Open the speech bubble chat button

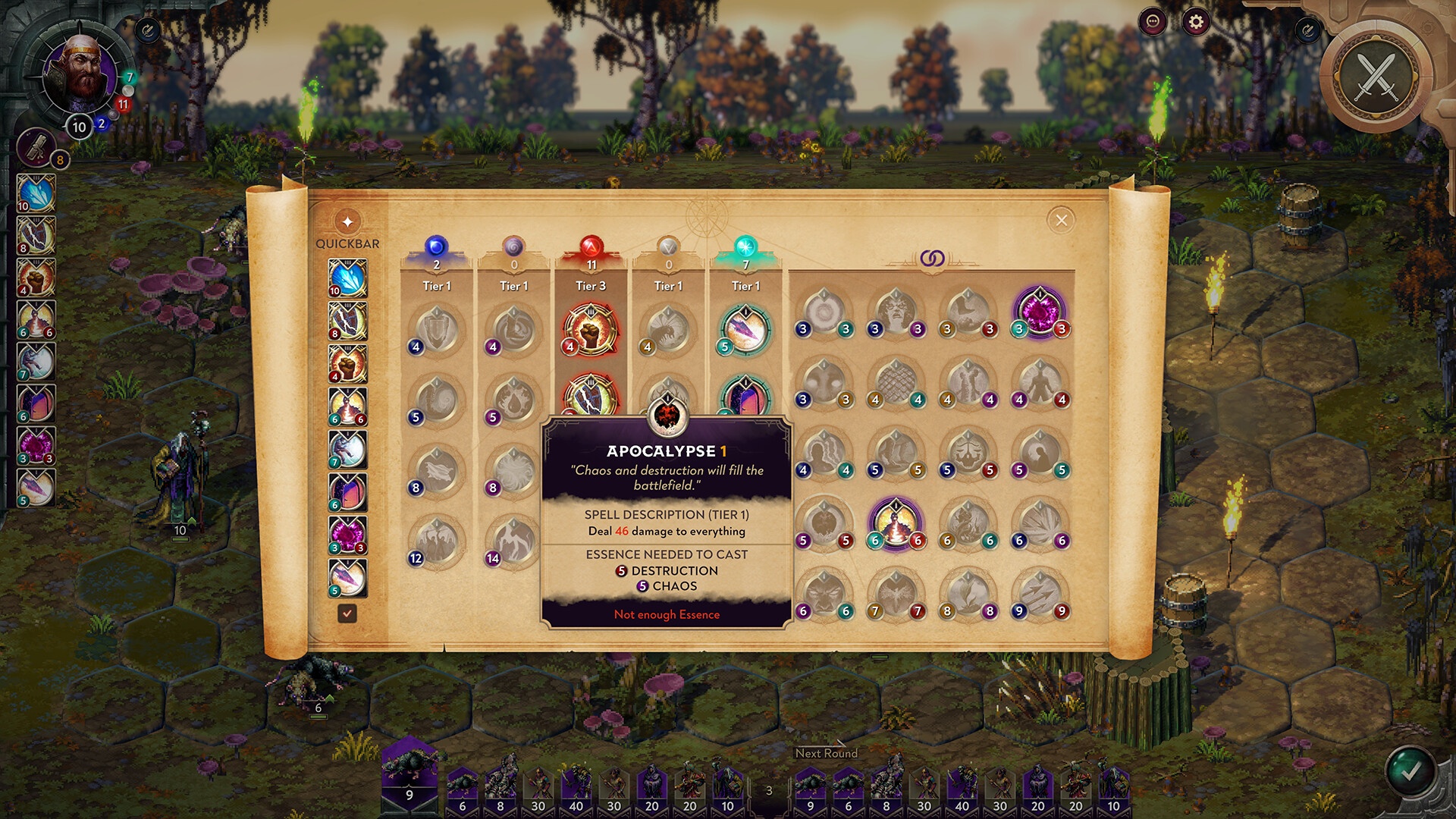pyautogui.click(x=1153, y=22)
